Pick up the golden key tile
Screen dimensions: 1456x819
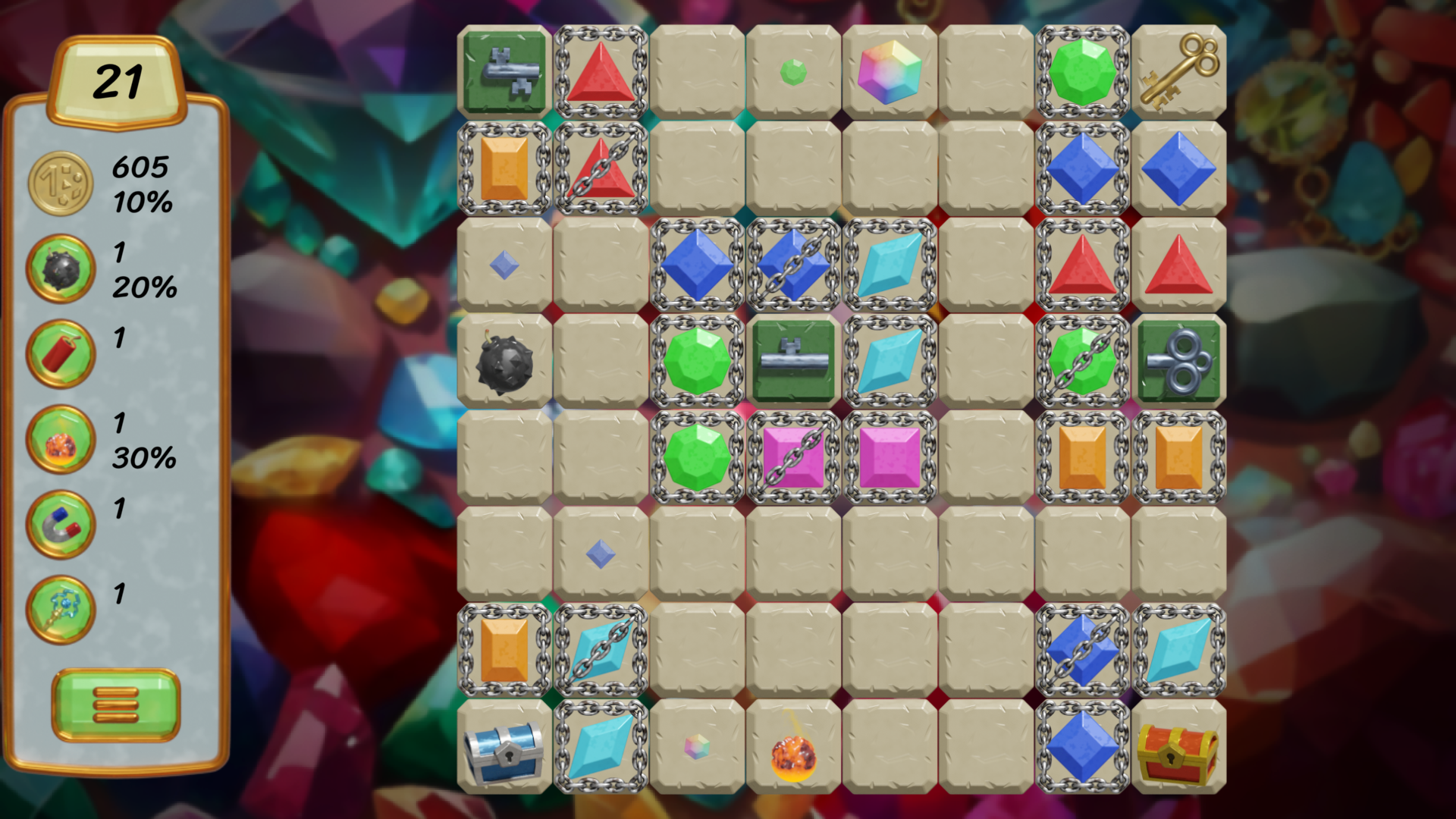pos(1180,72)
